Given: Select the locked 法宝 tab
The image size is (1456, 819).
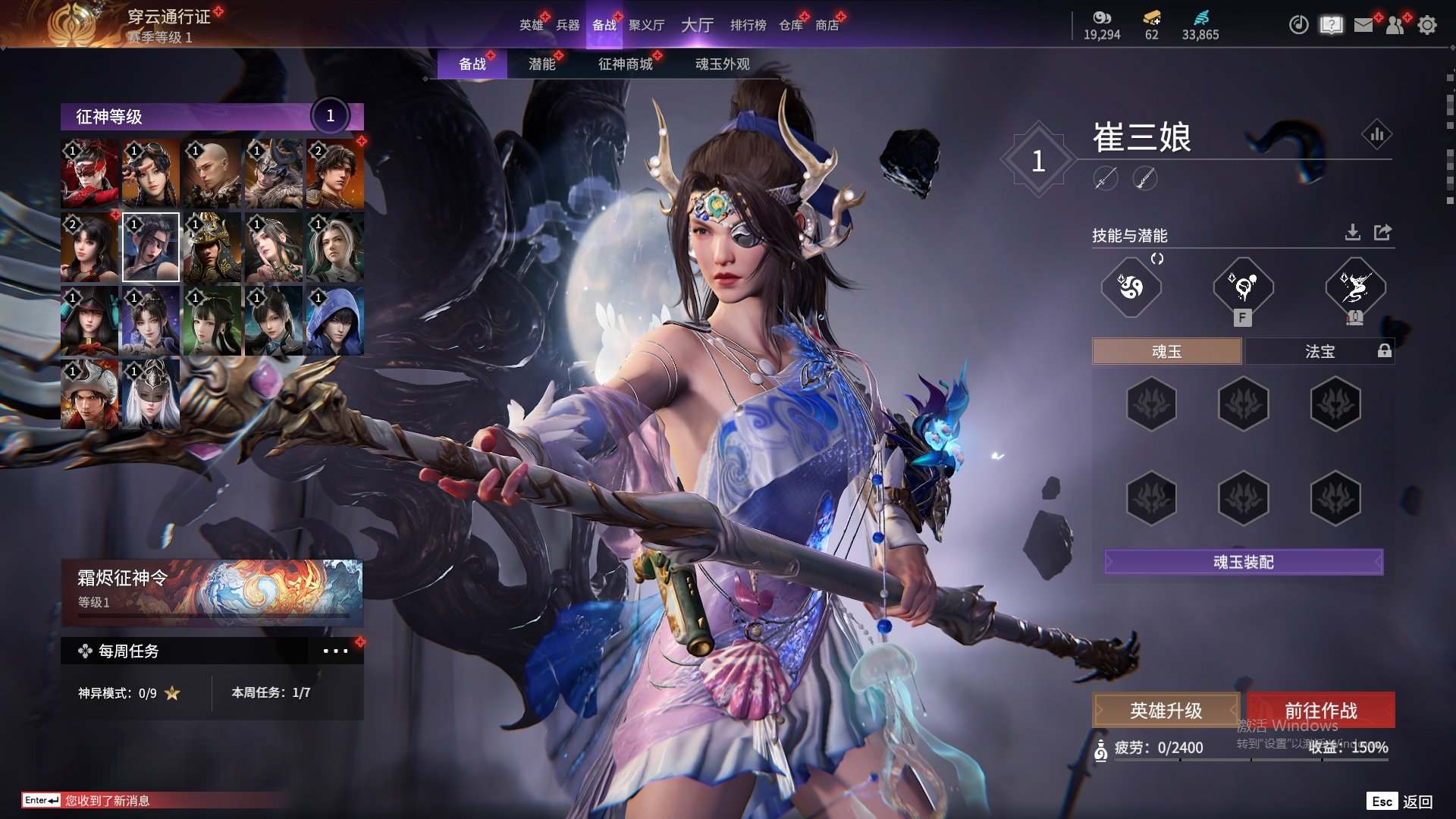Looking at the screenshot, I should (x=1319, y=351).
